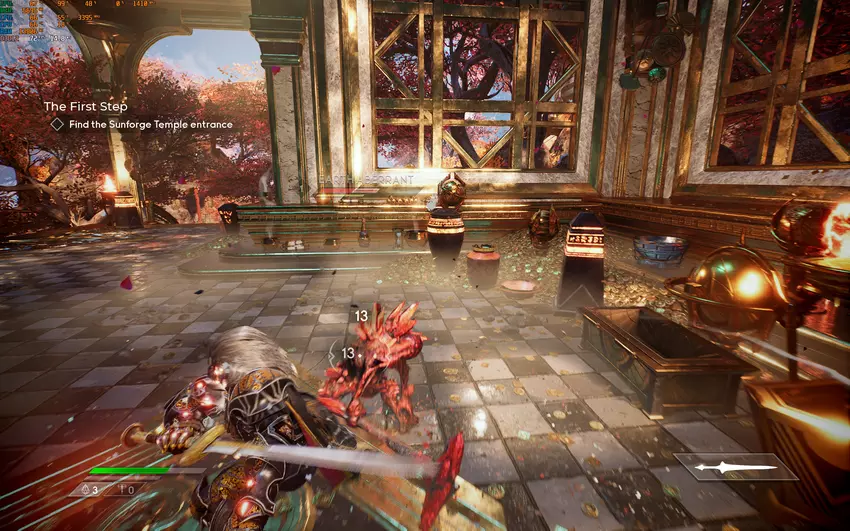
Task: Select the sword weapon slot
Action: 736,467
